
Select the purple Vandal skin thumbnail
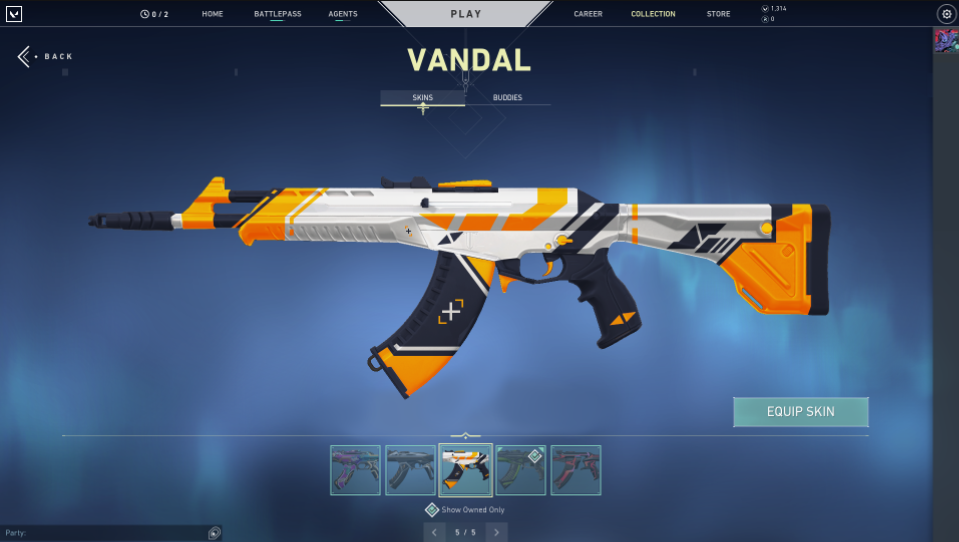click(x=356, y=470)
